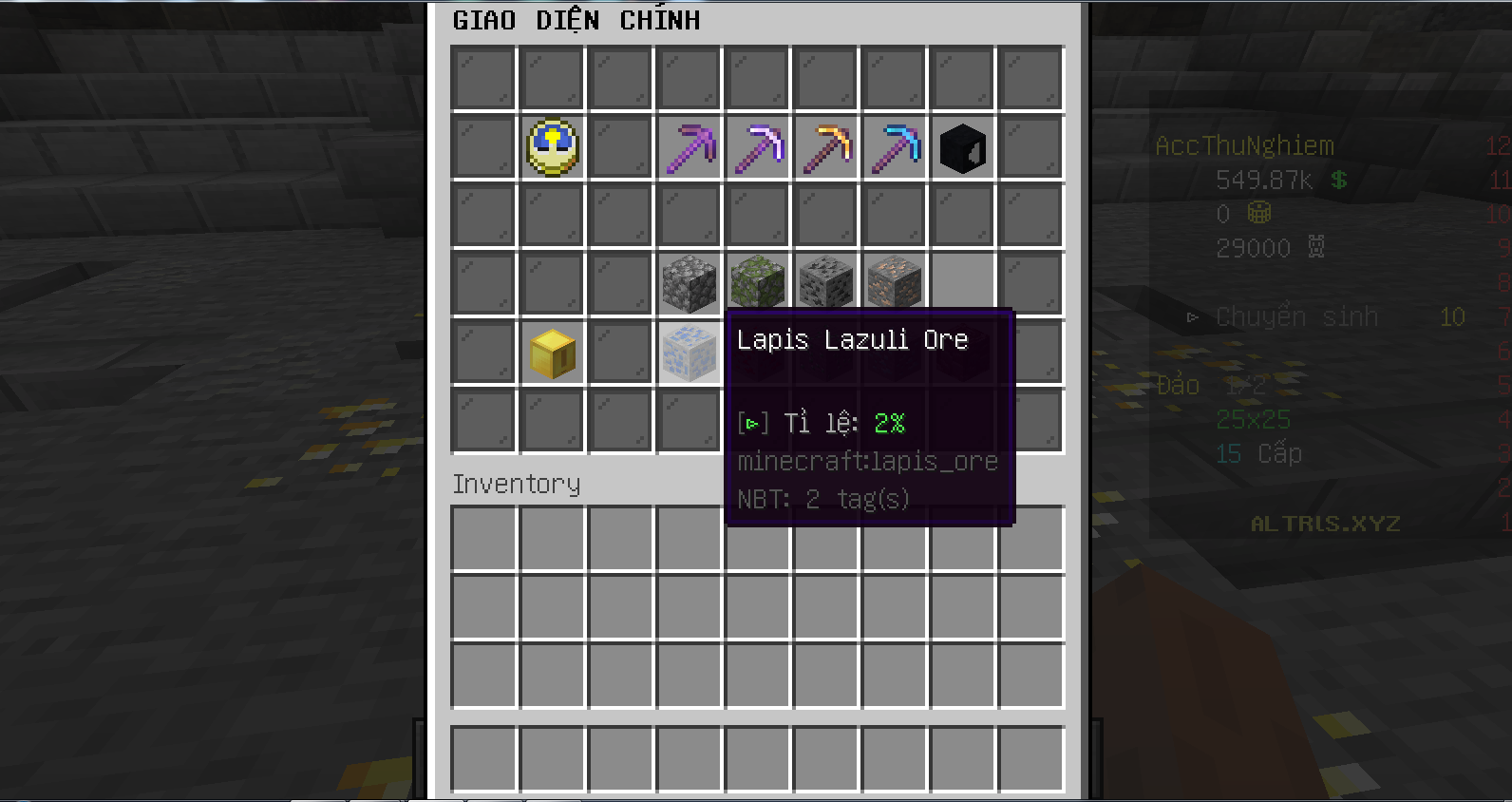This screenshot has height=802, width=1512.
Task: Select the mossy cobblestone block
Action: coord(758,282)
